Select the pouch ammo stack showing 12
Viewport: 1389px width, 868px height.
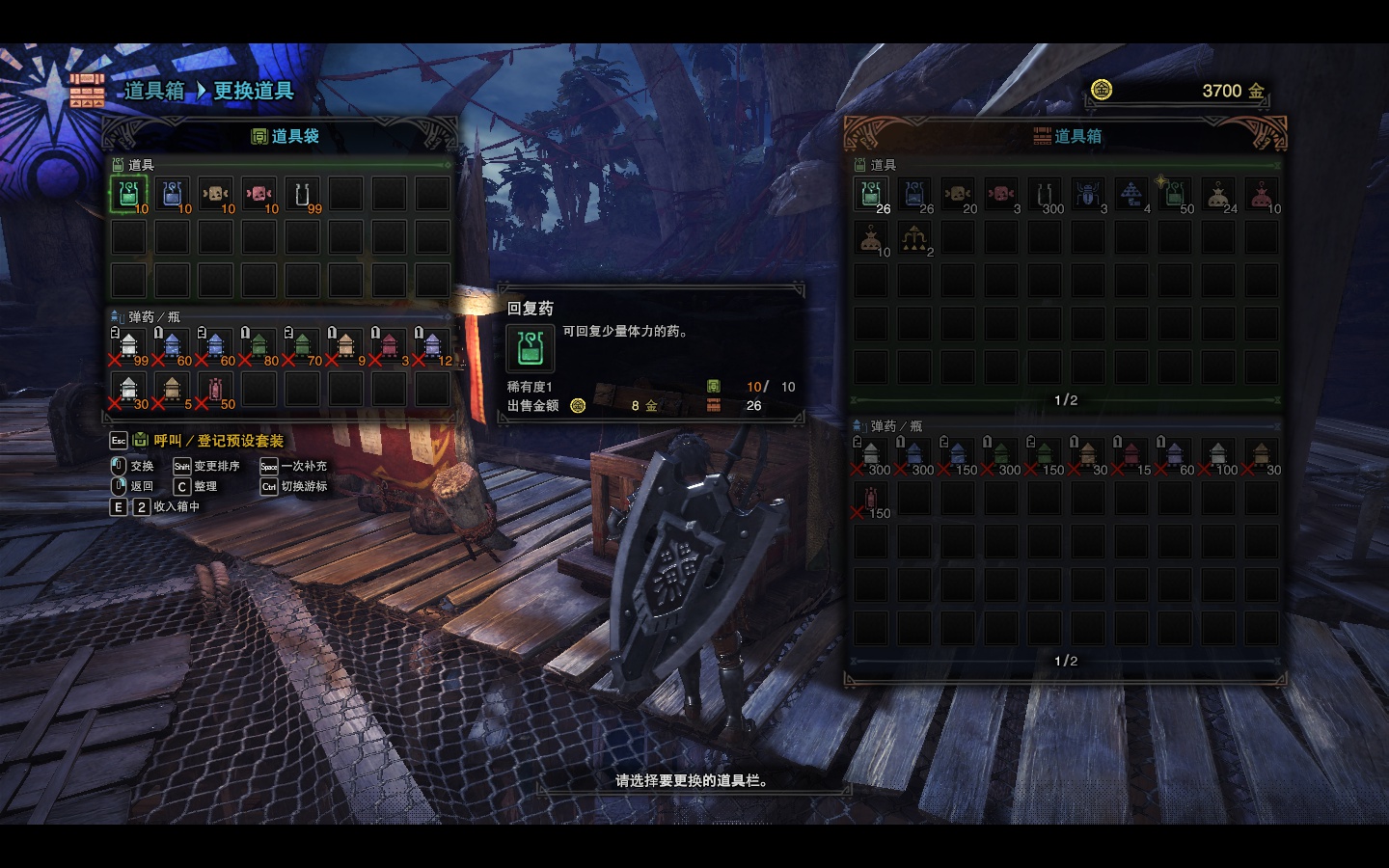pyautogui.click(x=432, y=346)
